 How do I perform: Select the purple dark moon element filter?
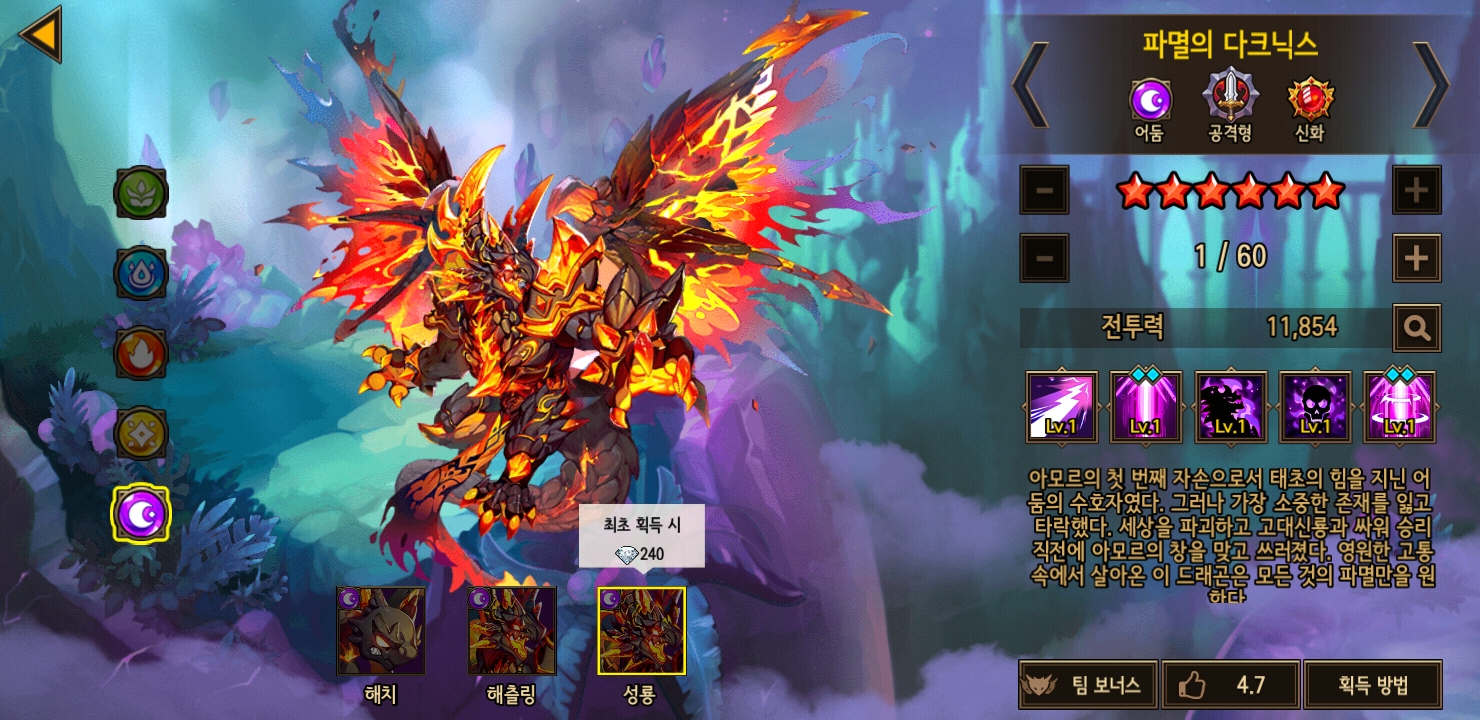coord(141,513)
